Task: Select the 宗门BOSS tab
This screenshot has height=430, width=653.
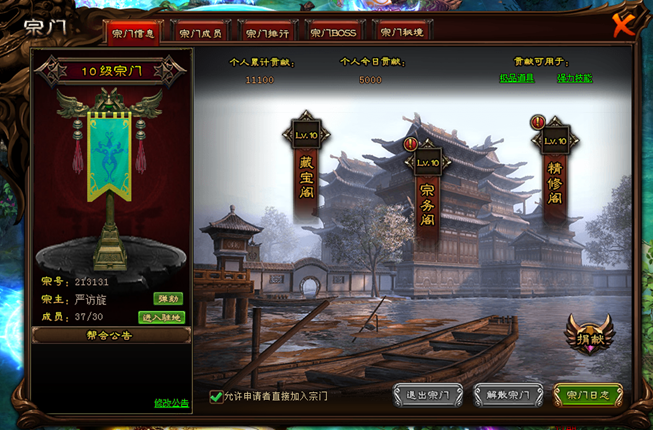Action: pos(333,32)
